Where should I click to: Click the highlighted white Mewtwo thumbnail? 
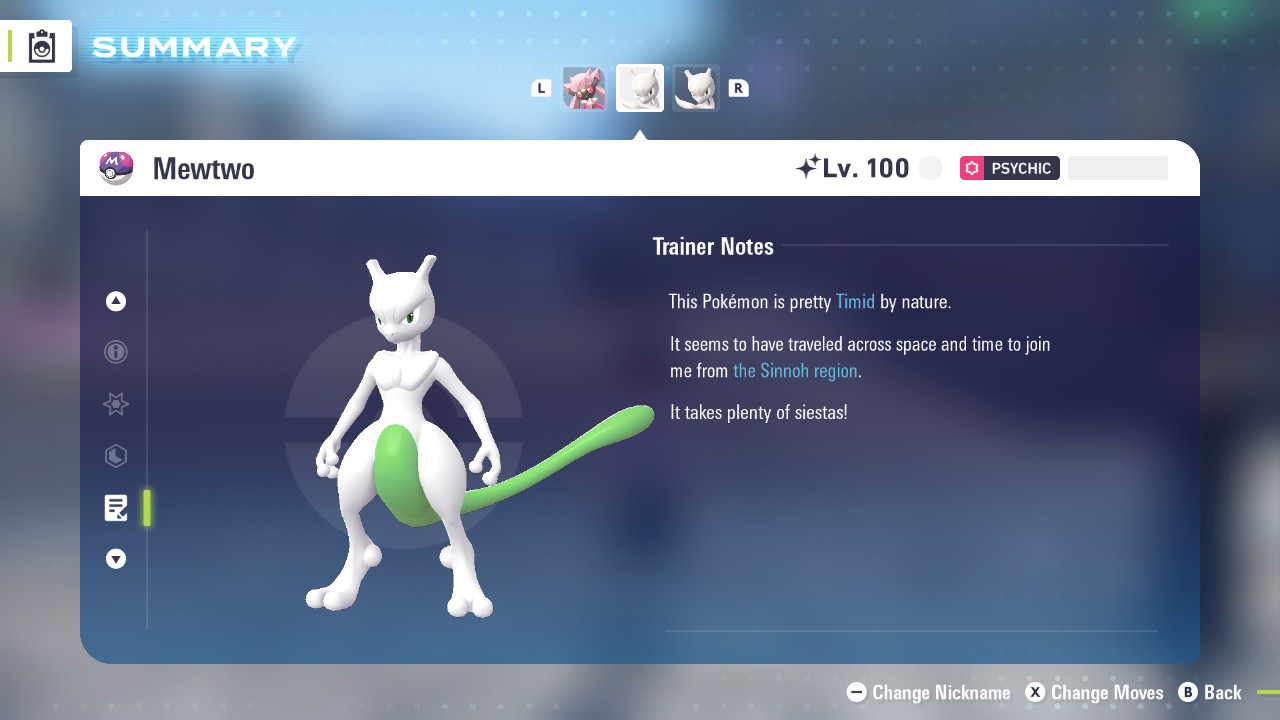(640, 88)
